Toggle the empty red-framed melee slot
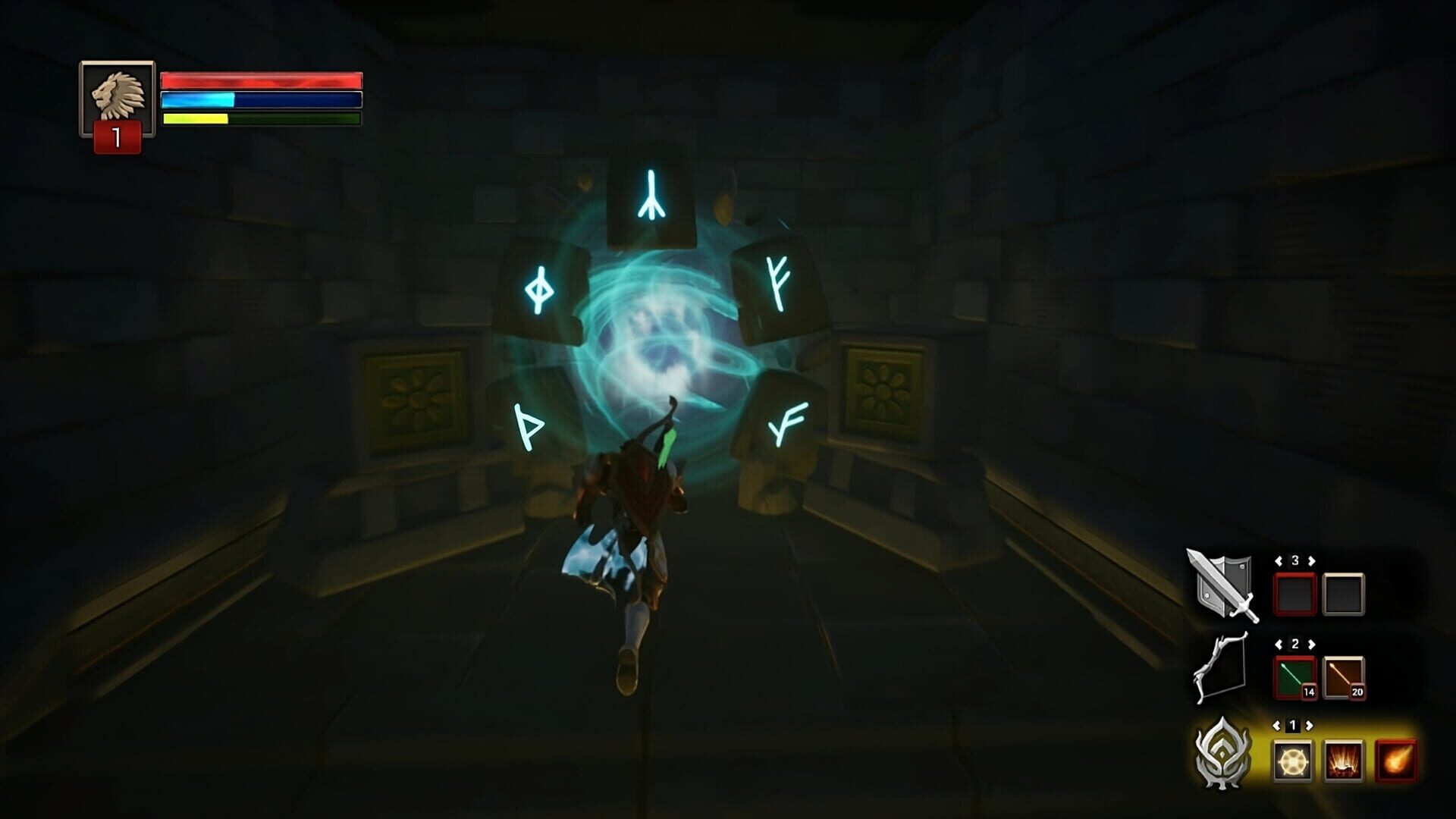This screenshot has width=1456, height=819. [1294, 594]
